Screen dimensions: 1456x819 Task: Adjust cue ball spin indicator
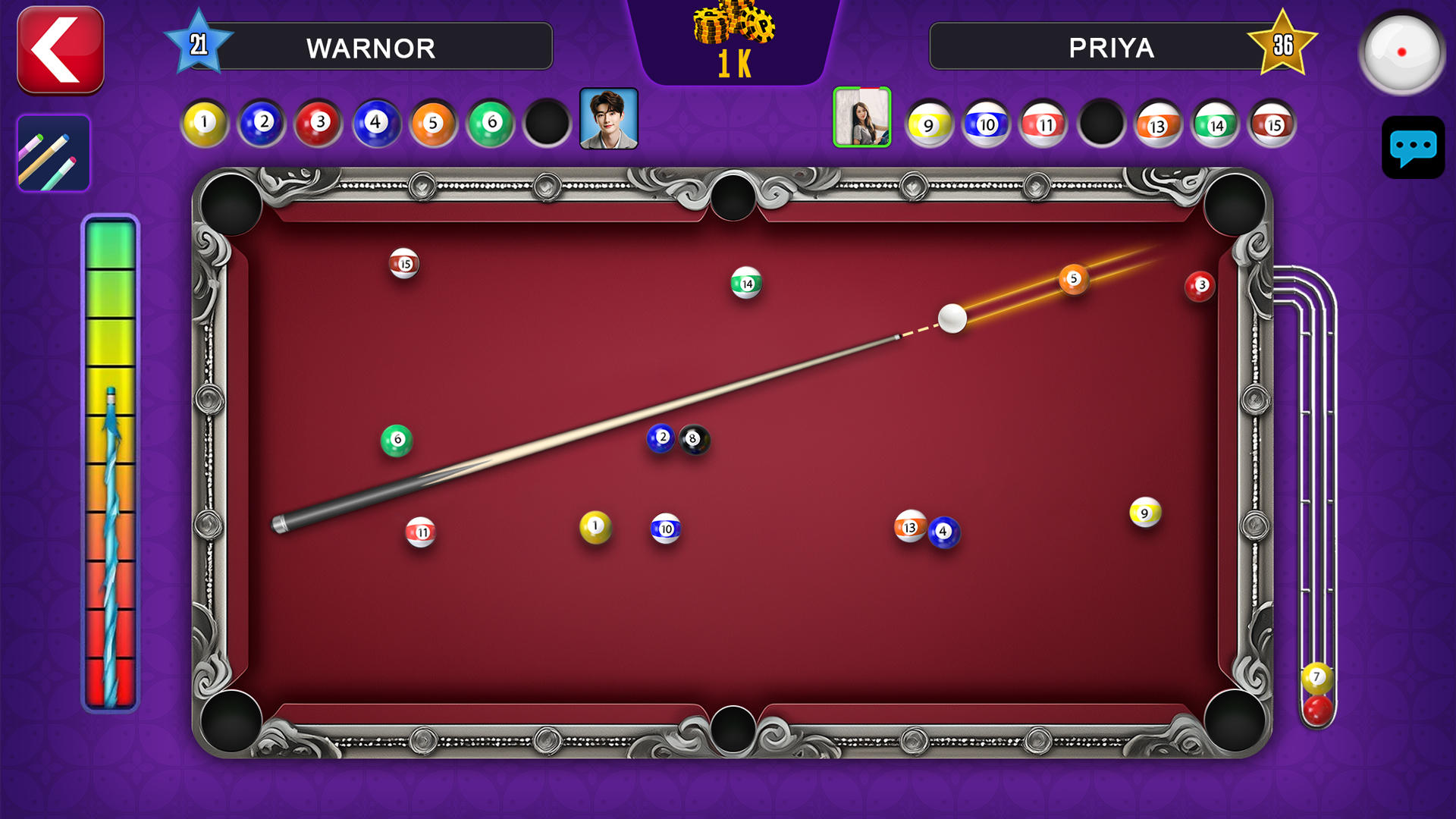point(1402,52)
